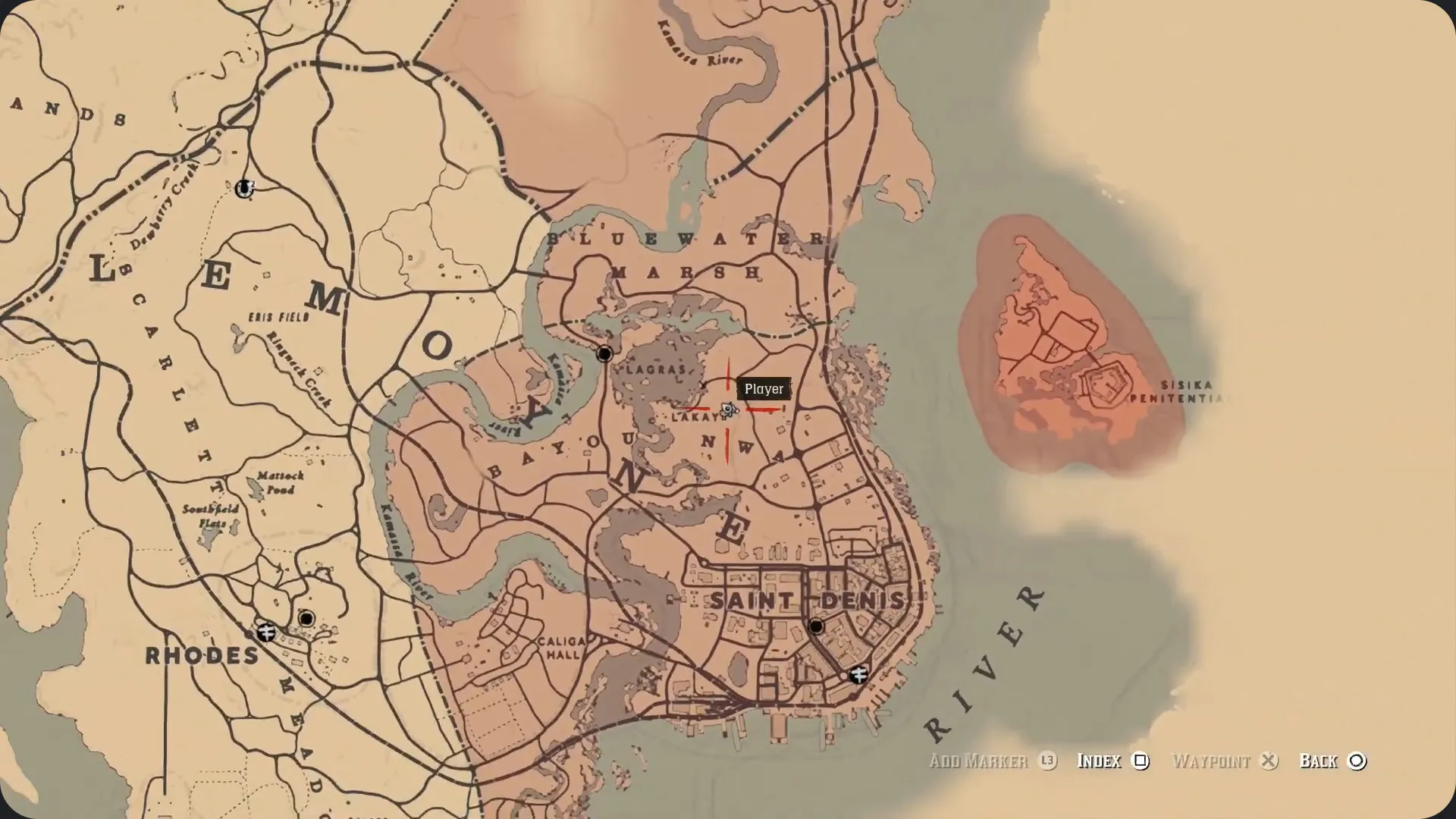Image resolution: width=1456 pixels, height=819 pixels.
Task: Click Eris Field in Scarlett Meadows
Action: (x=281, y=317)
